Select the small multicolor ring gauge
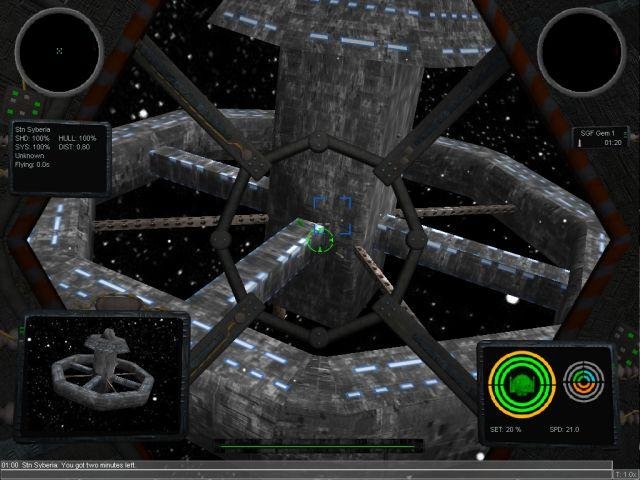Screen dimensions: 640x480 pyautogui.click(x=583, y=380)
